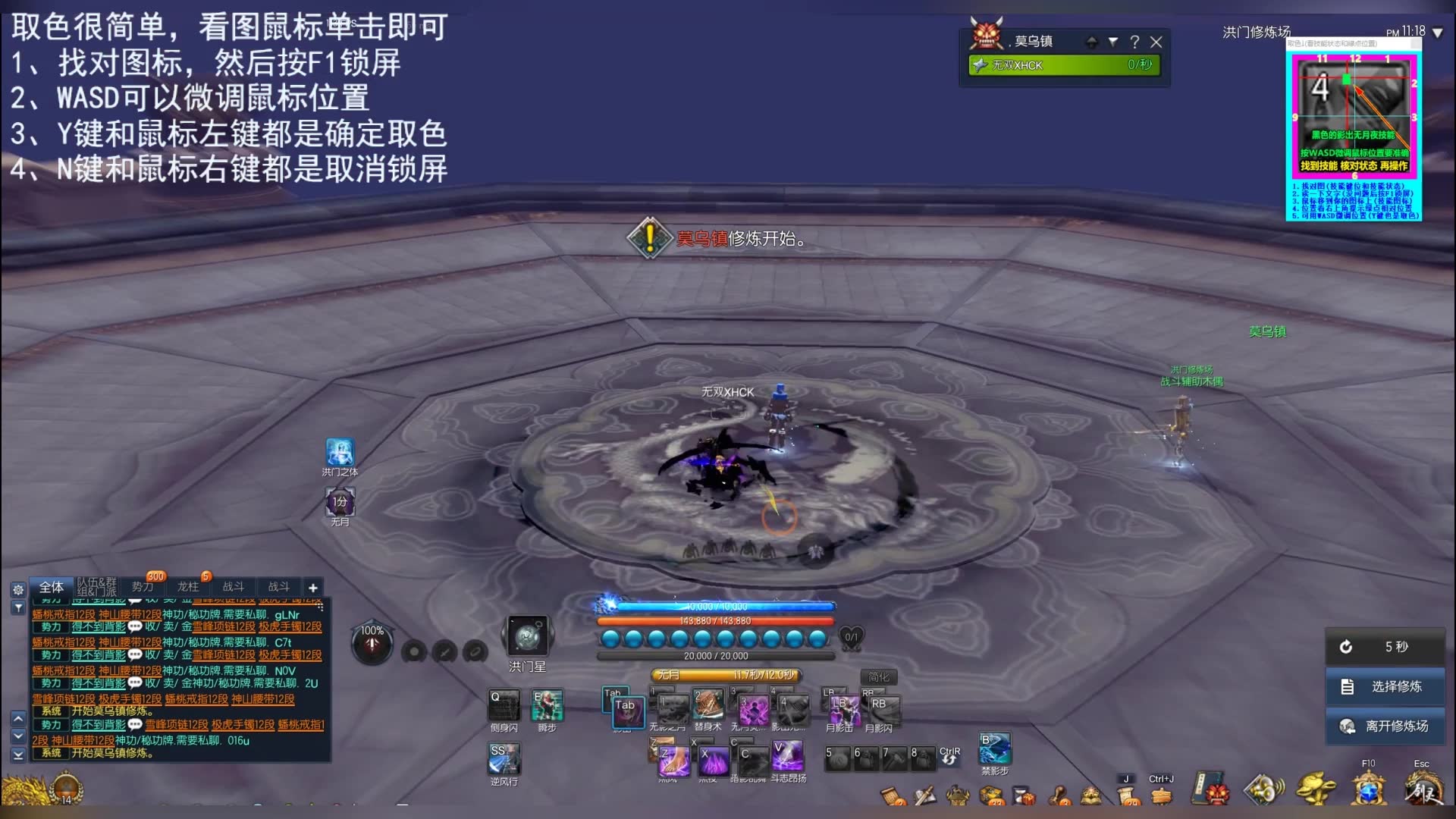Screen dimensions: 1456x819
Task: Click the + to add a new chat tab
Action: point(312,588)
